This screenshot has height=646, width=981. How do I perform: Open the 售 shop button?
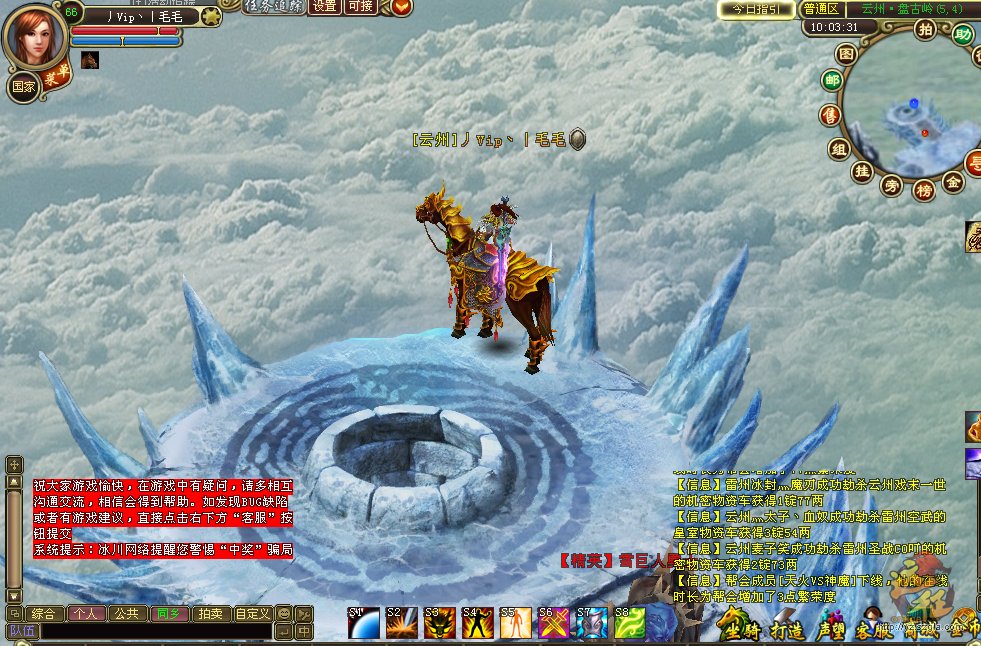tap(829, 115)
